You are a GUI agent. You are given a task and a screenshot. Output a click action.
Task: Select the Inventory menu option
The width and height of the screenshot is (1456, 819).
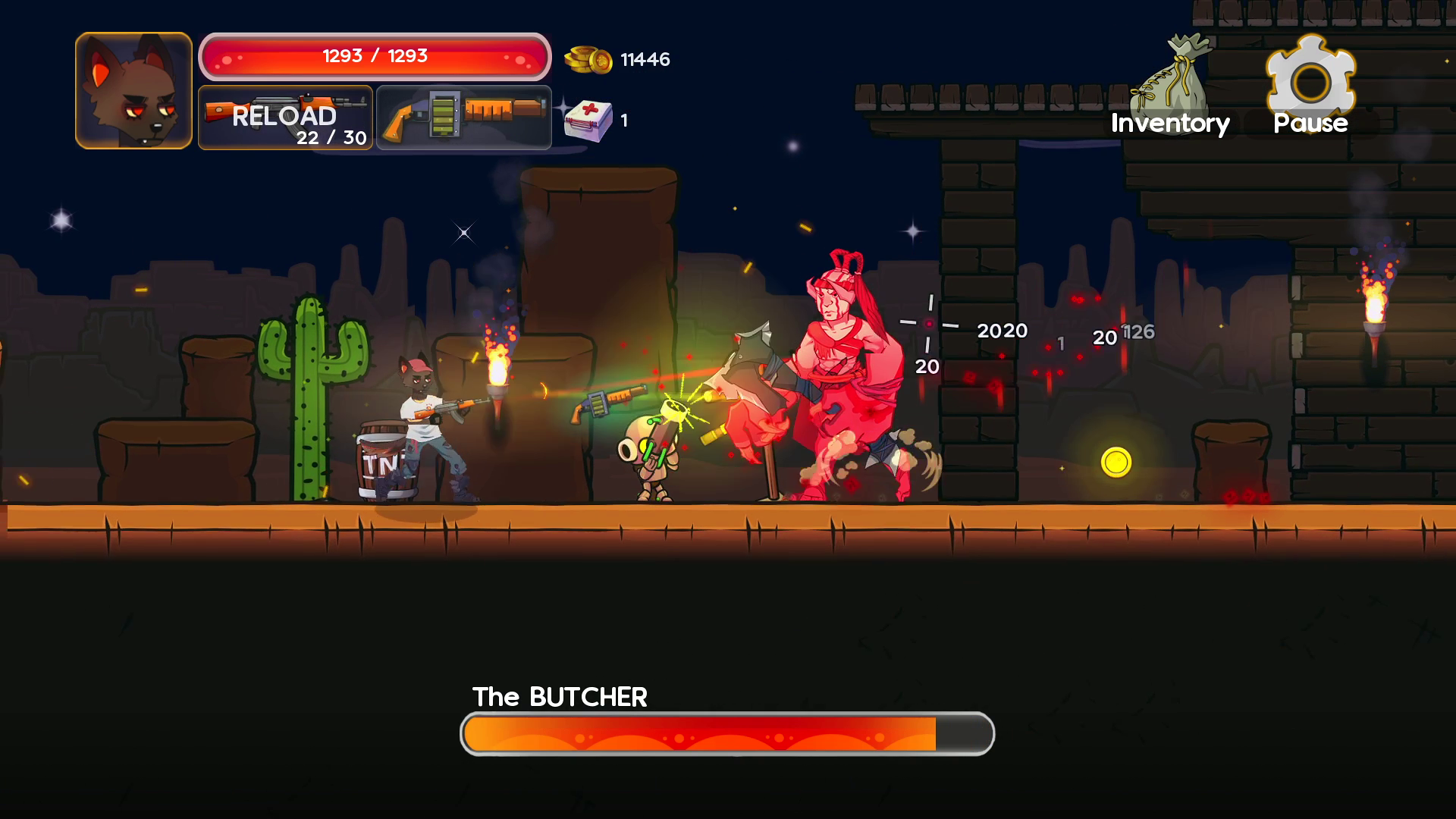[1170, 123]
